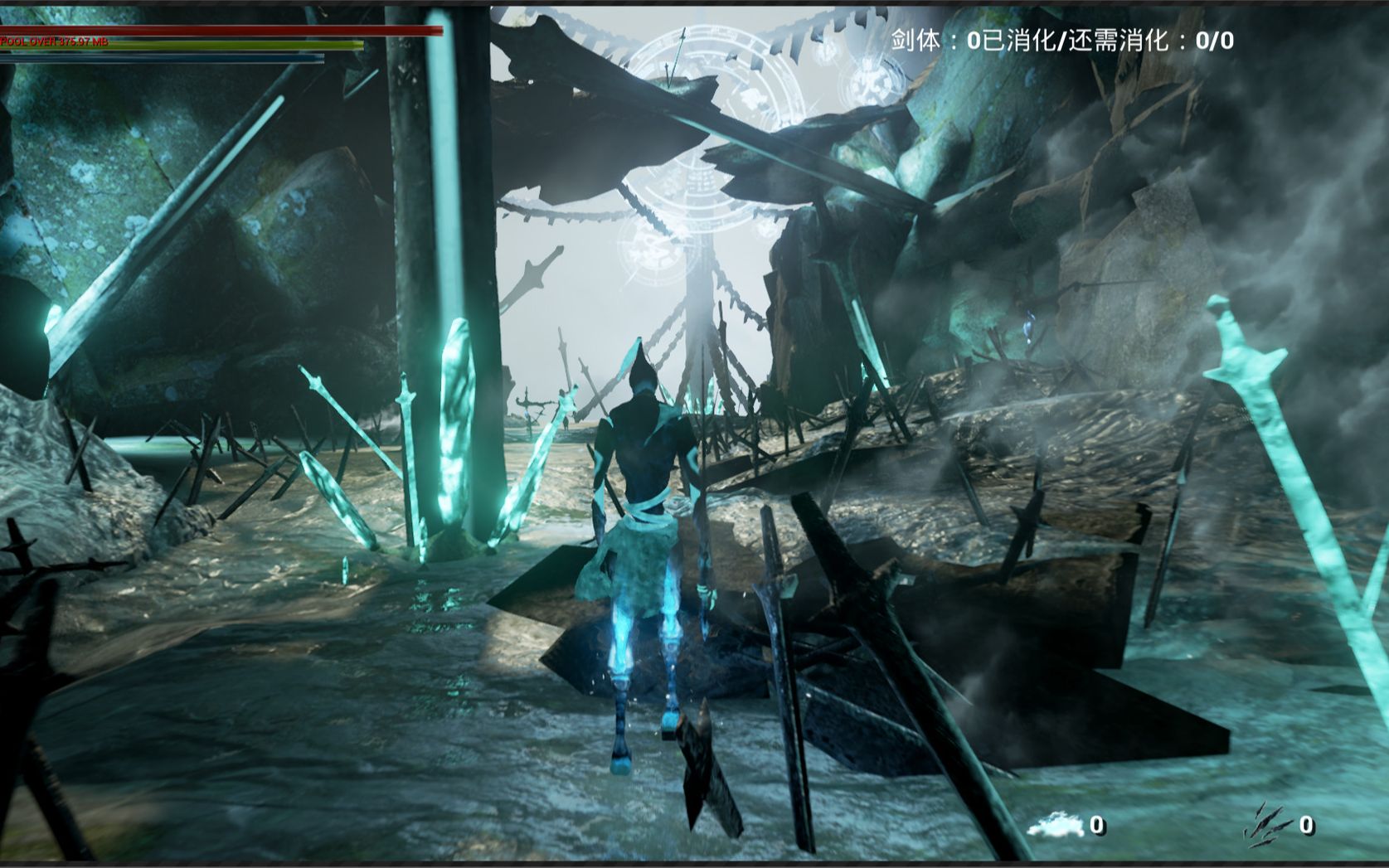
Task: Select the dark sword shards icon
Action: (1268, 823)
